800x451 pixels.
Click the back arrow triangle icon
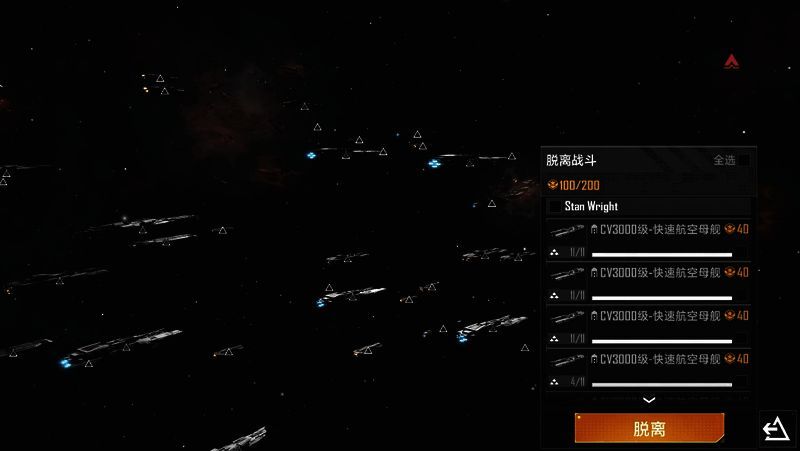775,429
